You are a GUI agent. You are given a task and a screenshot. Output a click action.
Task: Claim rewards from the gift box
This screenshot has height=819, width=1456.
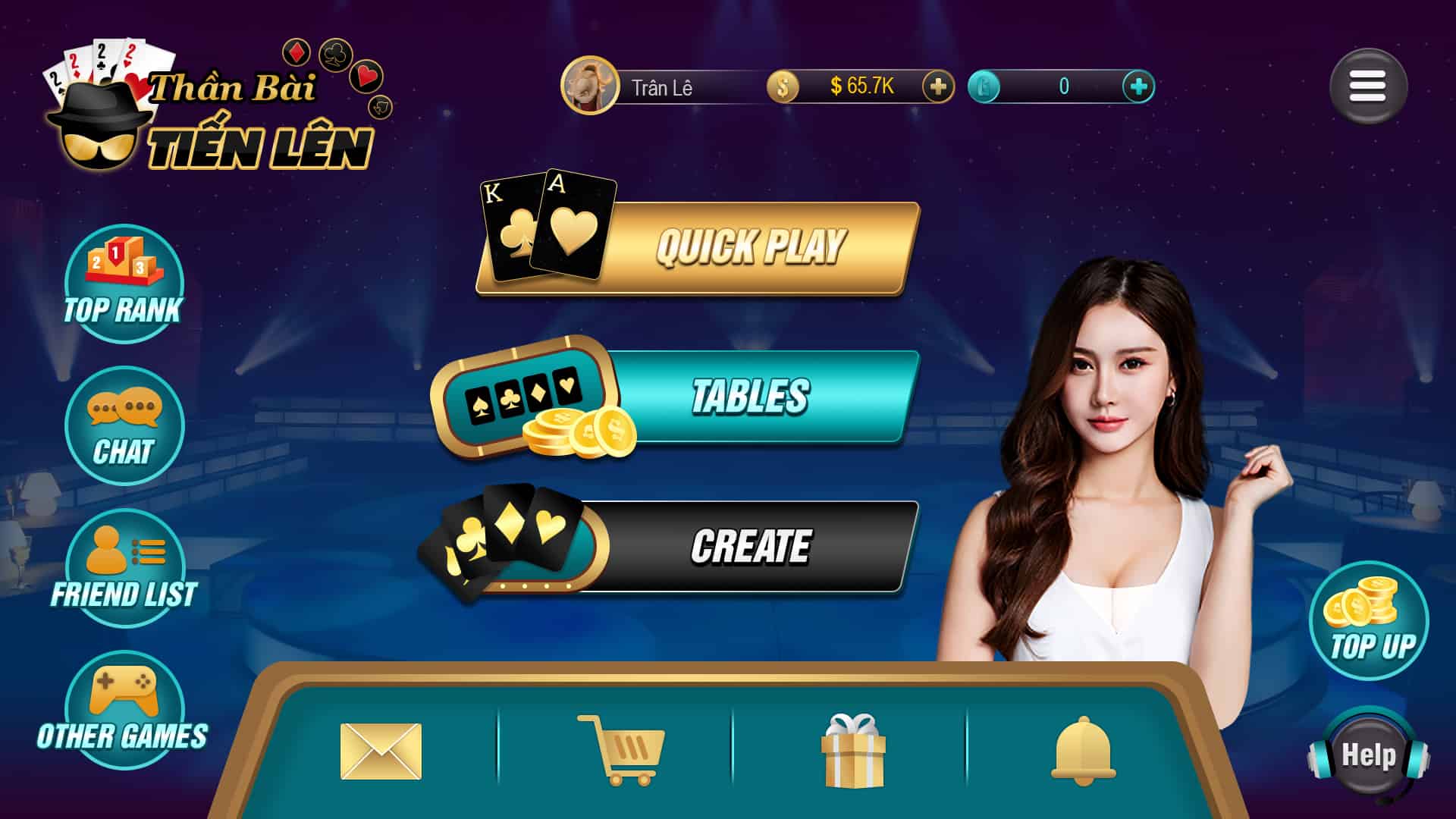click(x=853, y=749)
